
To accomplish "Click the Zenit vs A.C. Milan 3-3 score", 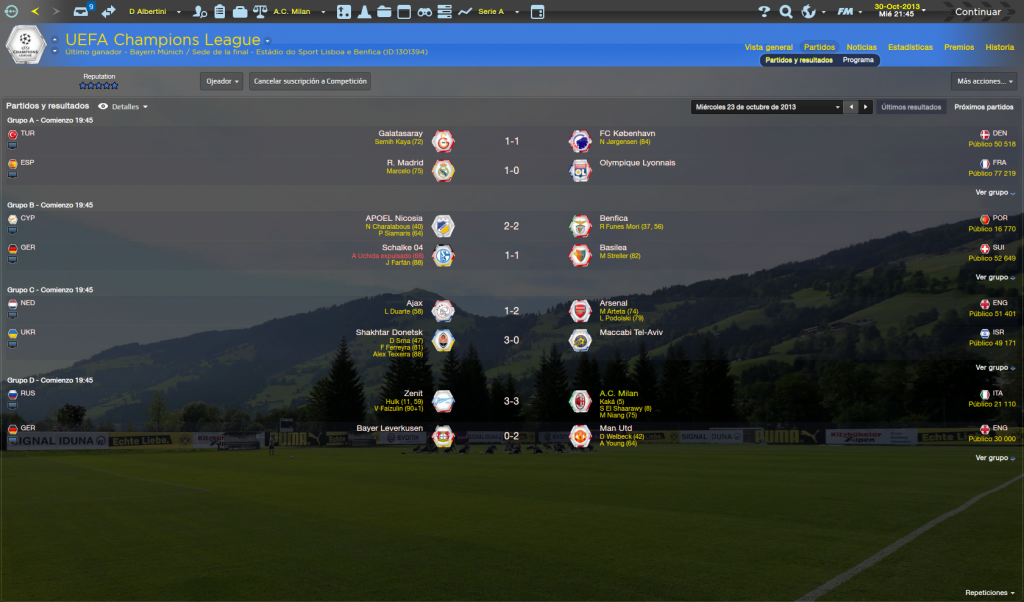I will tap(510, 401).
